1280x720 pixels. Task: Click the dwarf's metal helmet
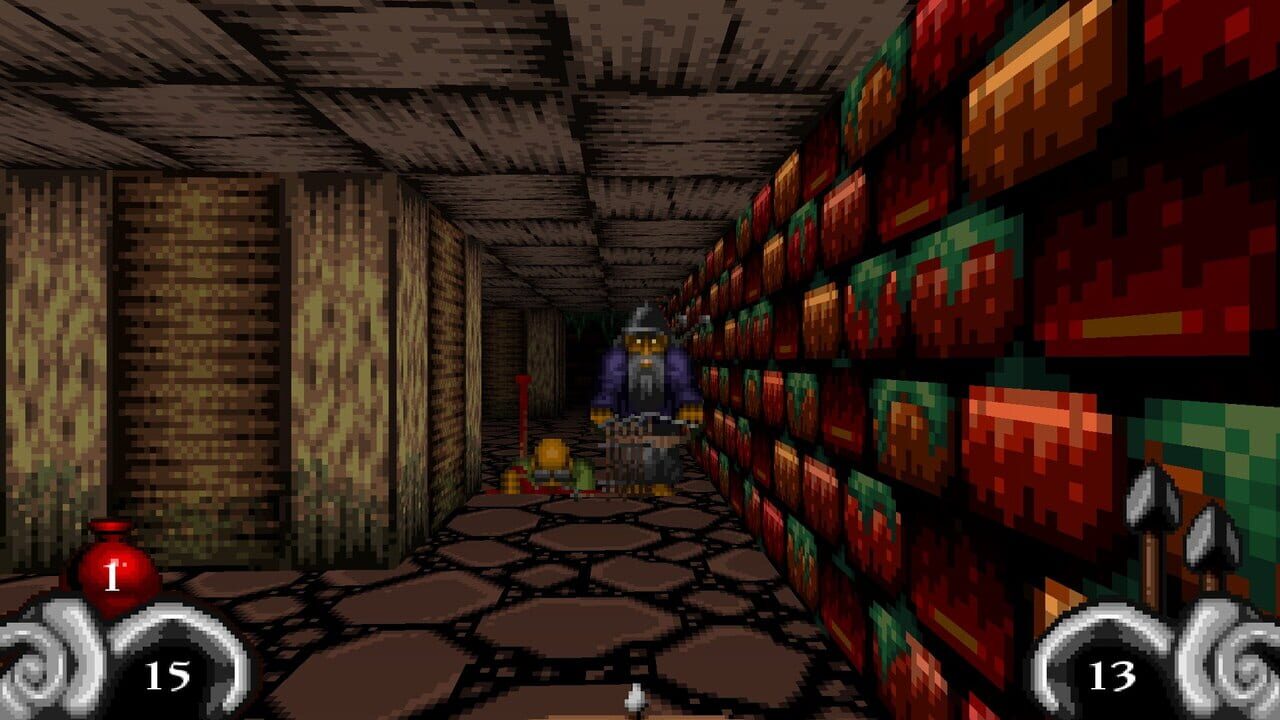pos(643,320)
